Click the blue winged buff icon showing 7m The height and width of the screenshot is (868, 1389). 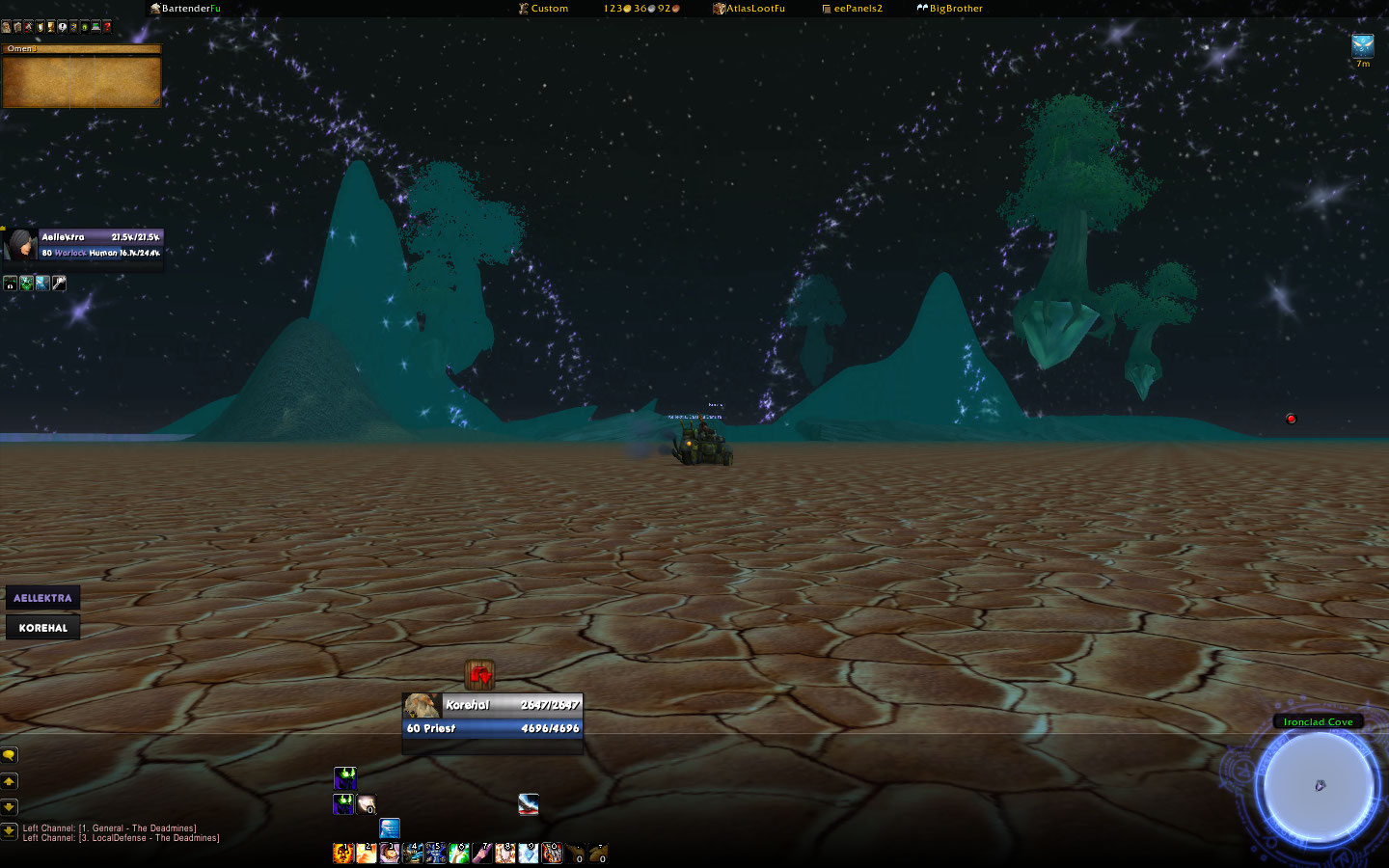(x=1362, y=45)
